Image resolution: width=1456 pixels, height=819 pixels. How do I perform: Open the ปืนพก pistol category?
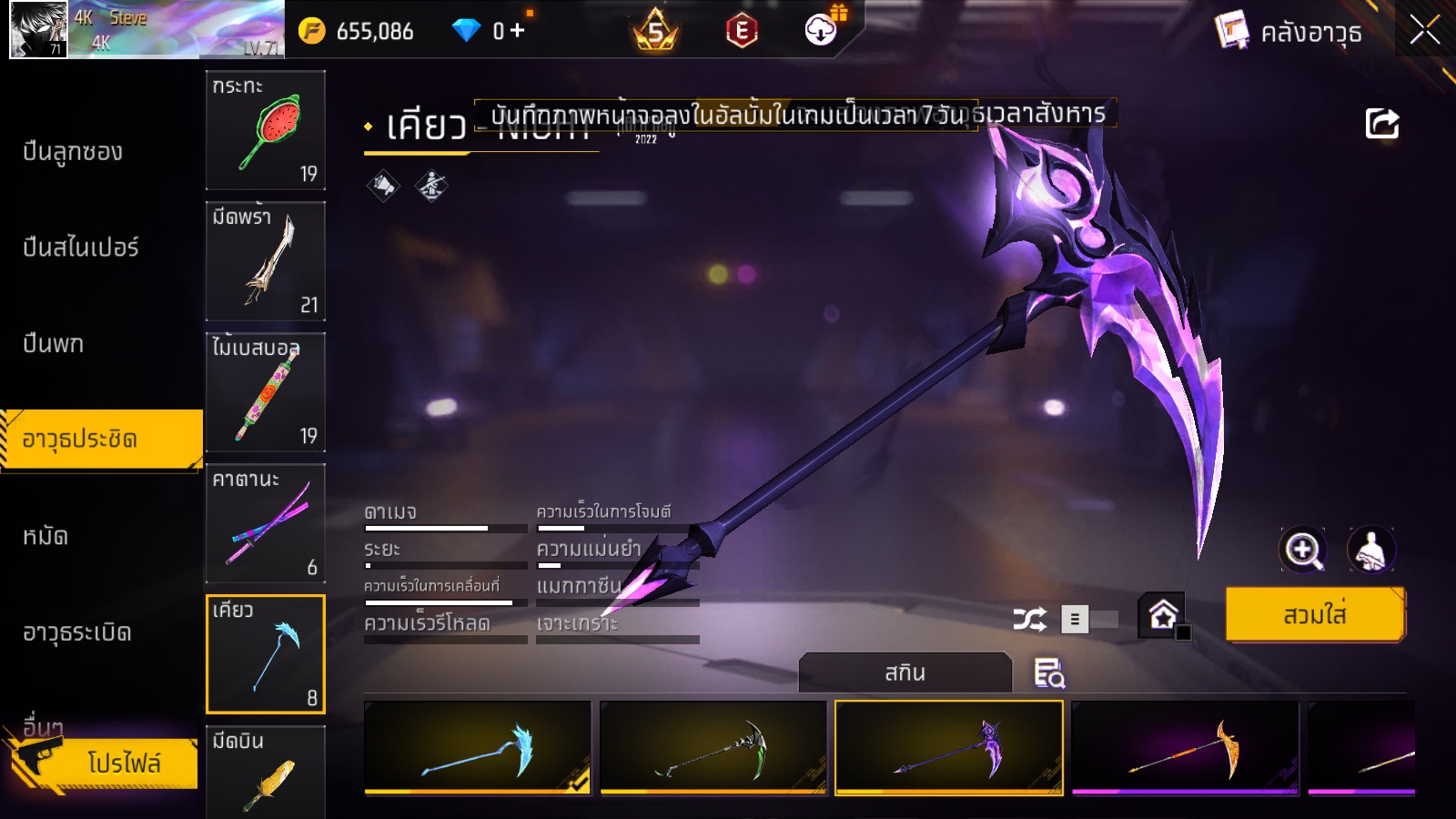click(53, 344)
